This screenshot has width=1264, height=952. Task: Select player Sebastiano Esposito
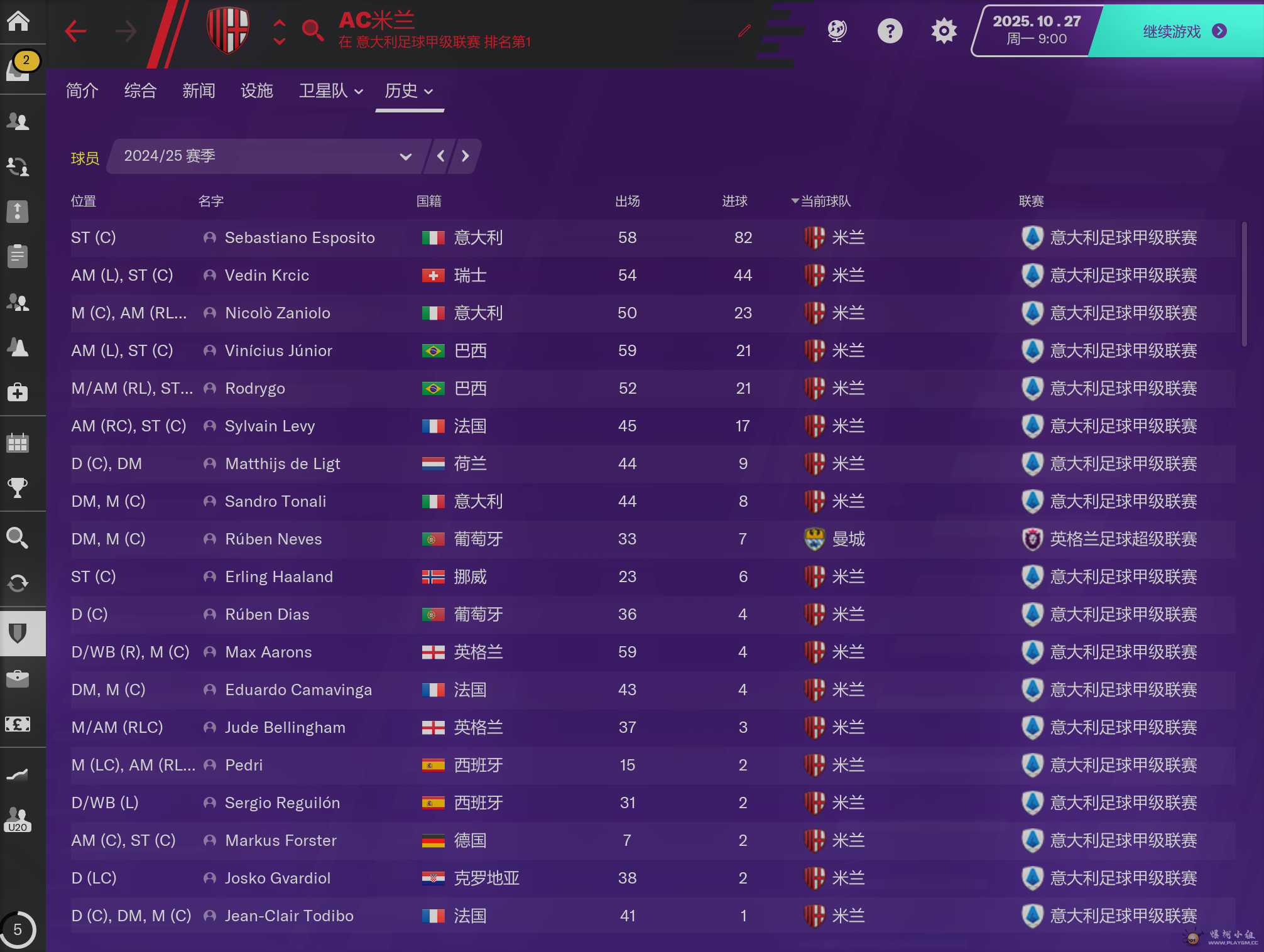point(300,238)
